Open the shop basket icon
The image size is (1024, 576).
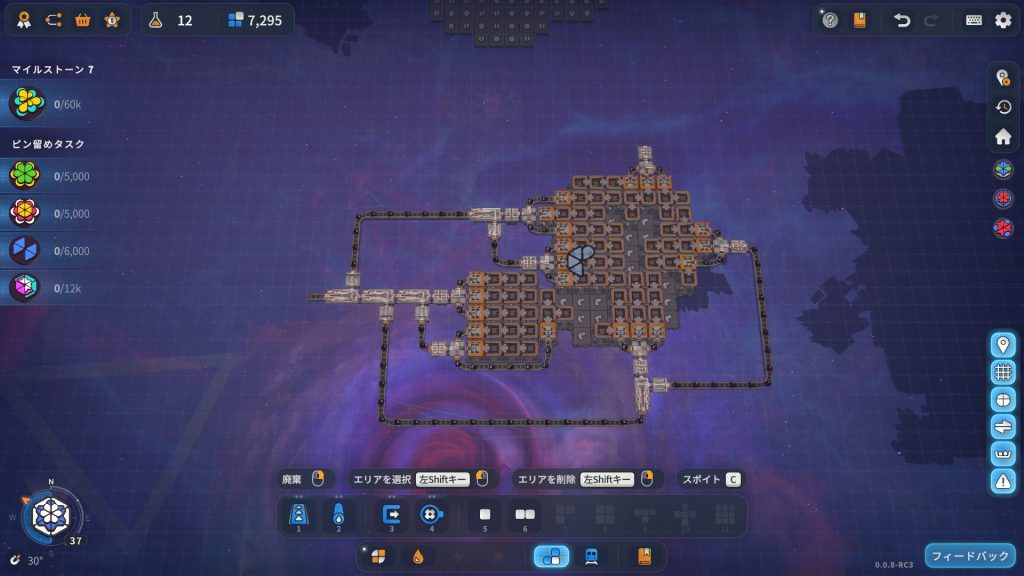pos(83,20)
